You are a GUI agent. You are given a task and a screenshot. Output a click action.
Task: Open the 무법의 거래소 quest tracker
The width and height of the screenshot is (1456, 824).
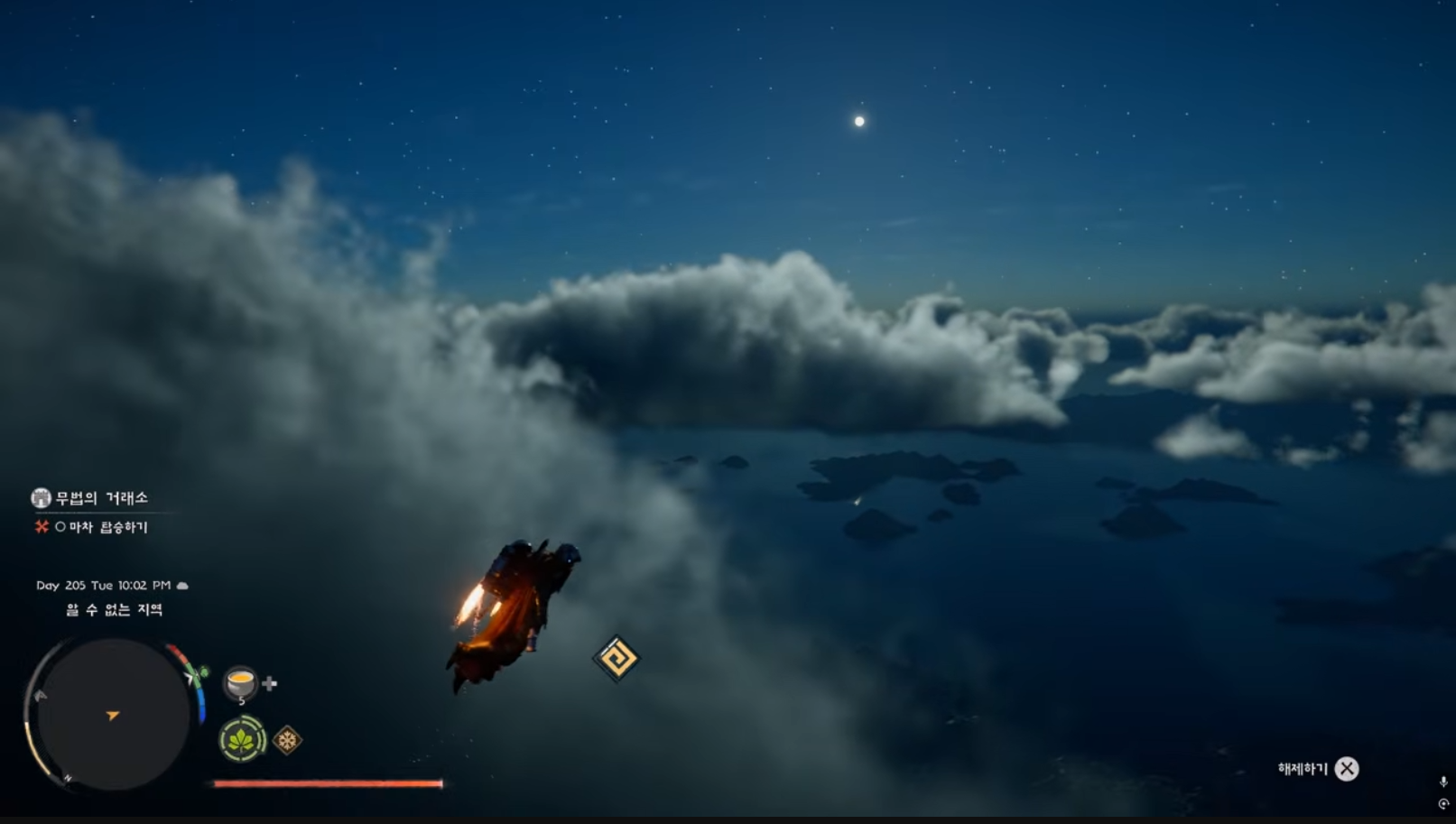pyautogui.click(x=90, y=498)
